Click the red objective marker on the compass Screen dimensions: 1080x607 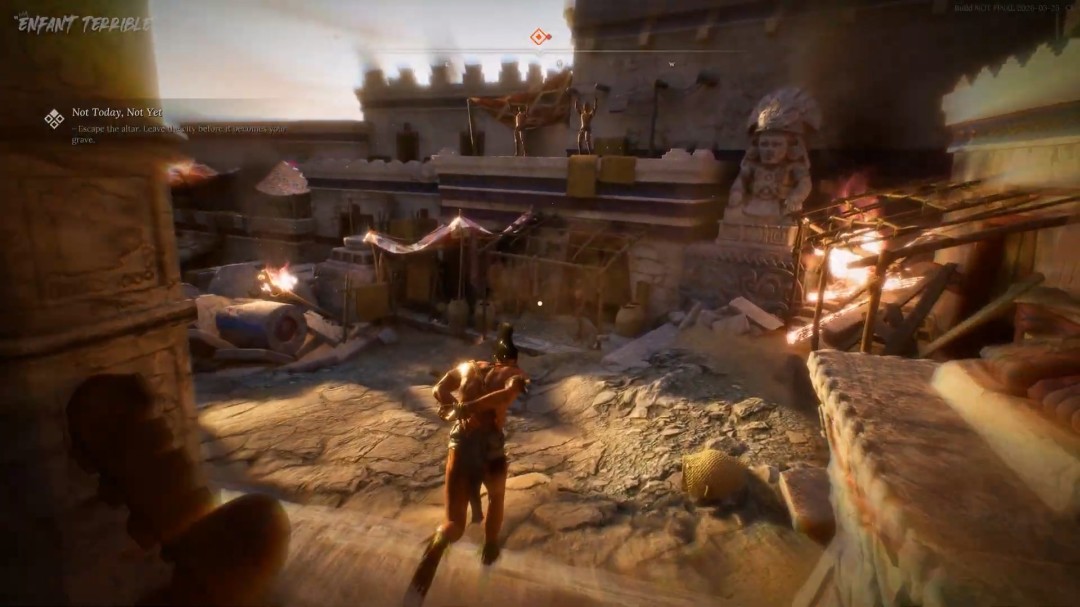(540, 37)
